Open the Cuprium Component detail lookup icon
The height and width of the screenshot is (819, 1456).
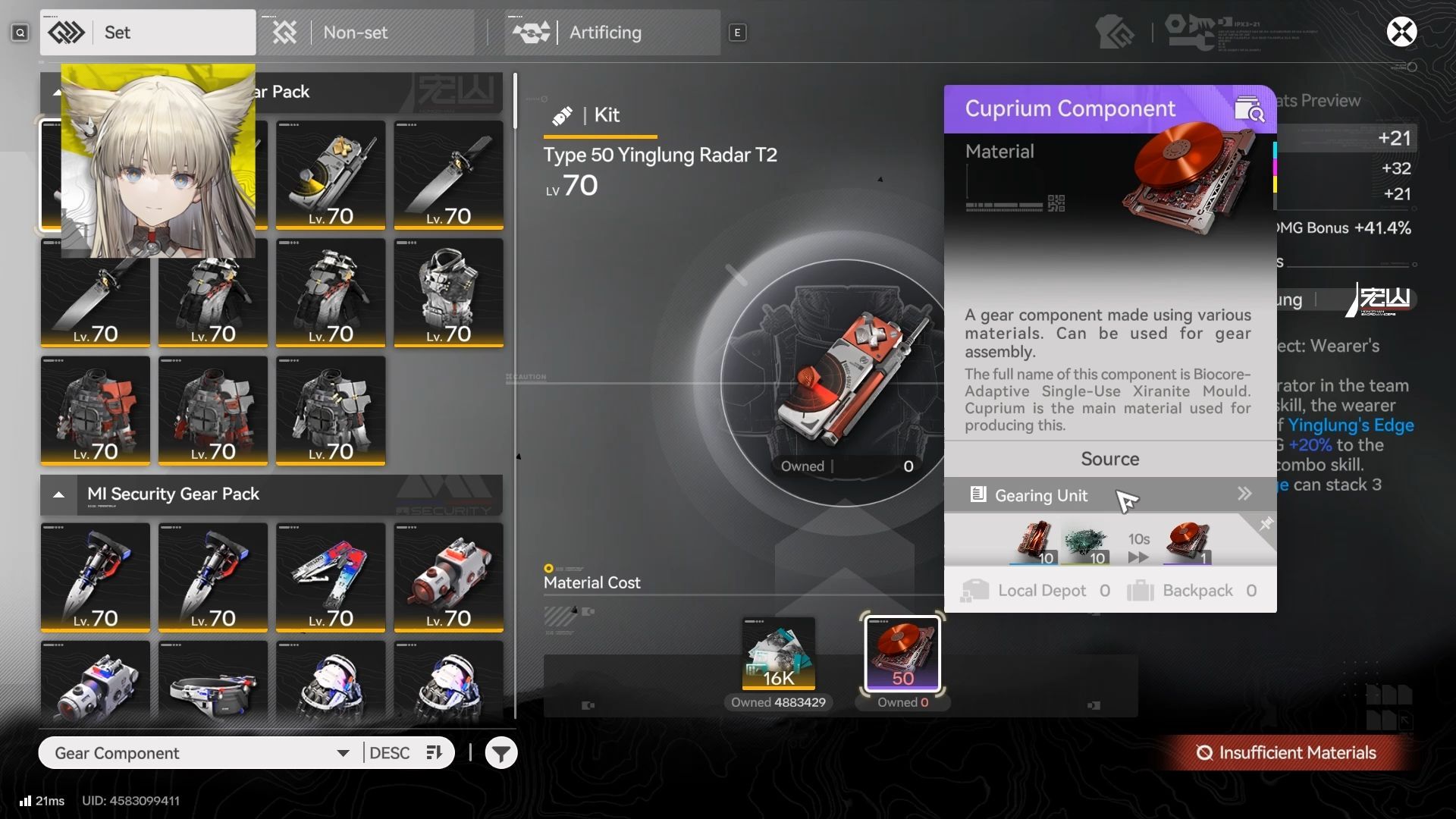[x=1248, y=109]
